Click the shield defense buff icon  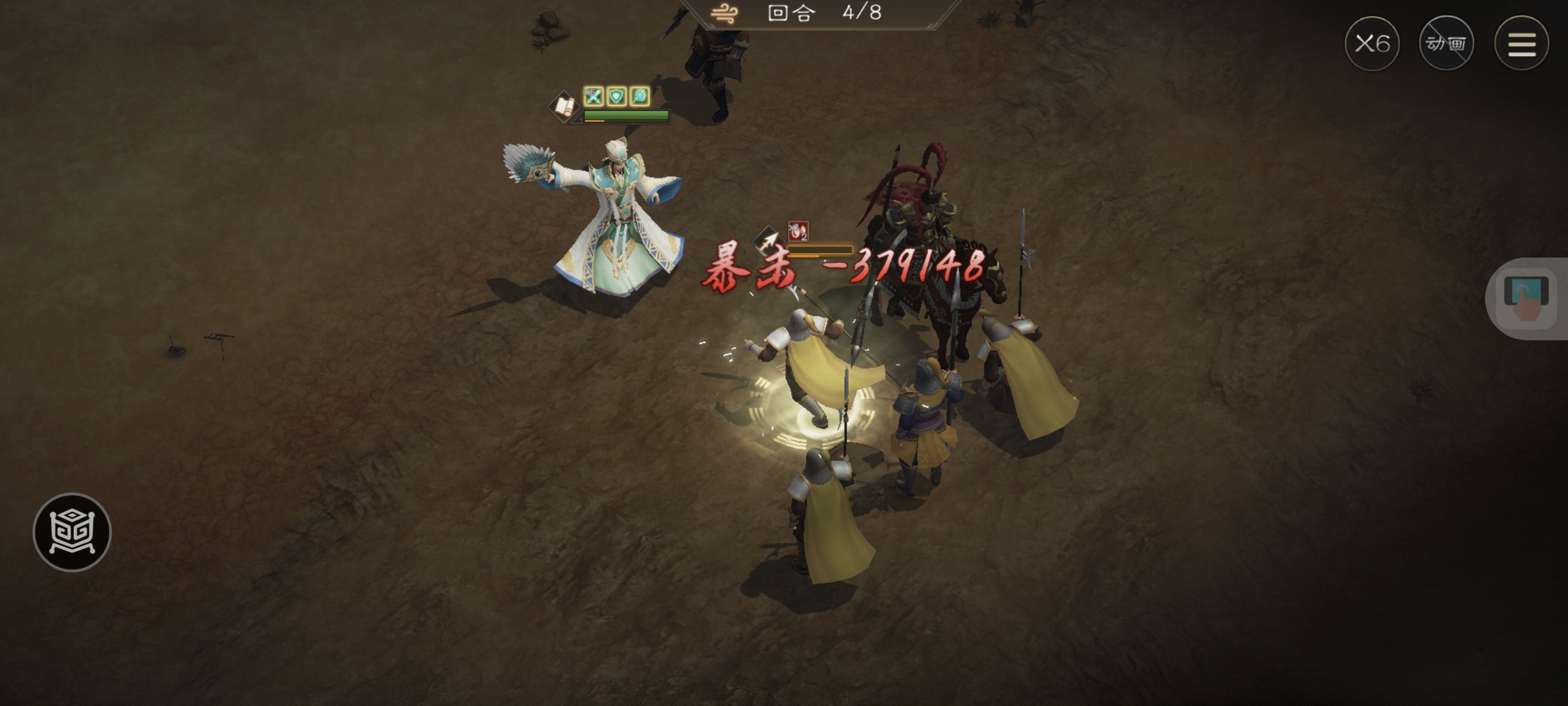click(616, 97)
